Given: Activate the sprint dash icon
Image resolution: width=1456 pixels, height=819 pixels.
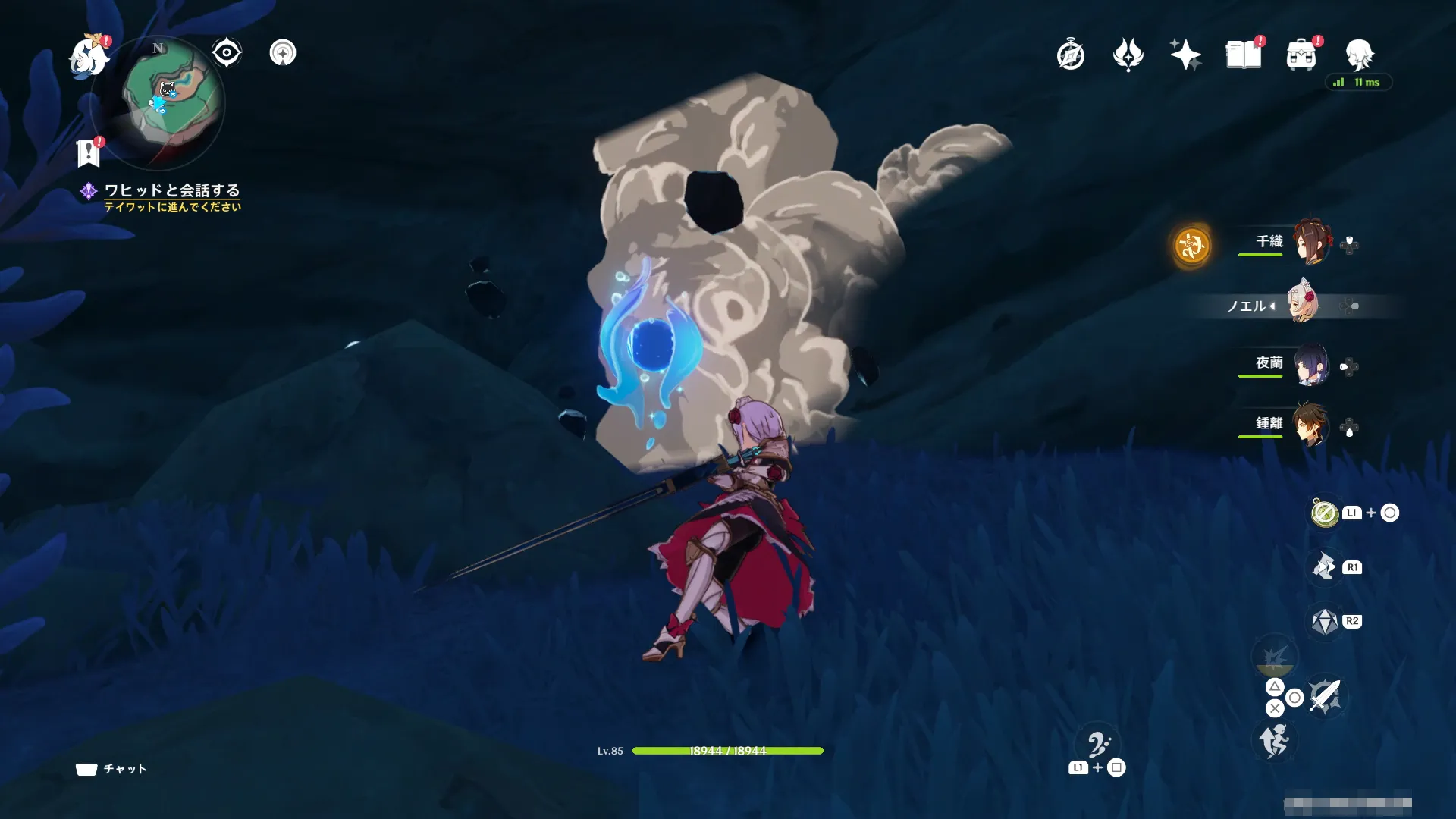Looking at the screenshot, I should 1274,740.
